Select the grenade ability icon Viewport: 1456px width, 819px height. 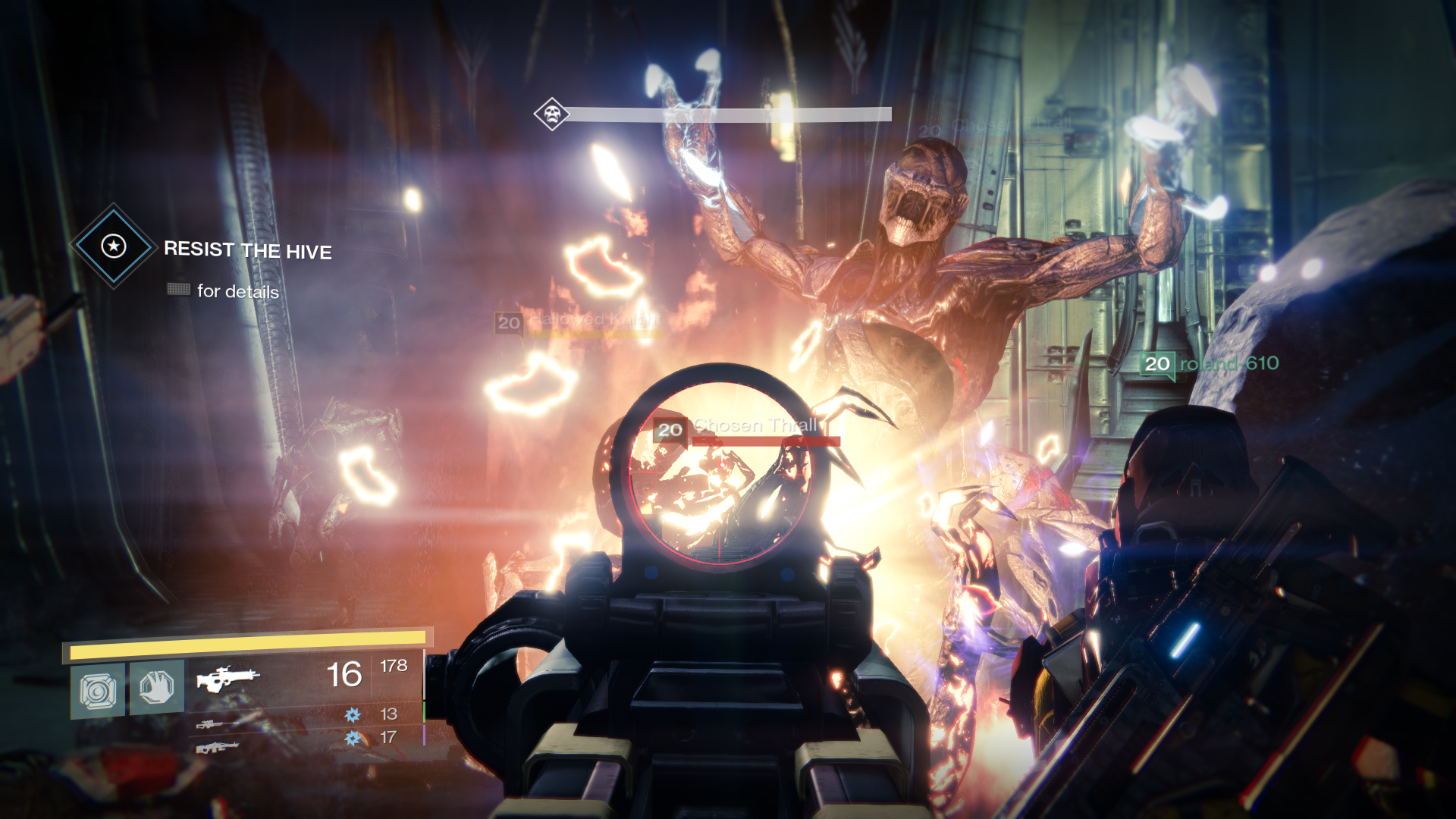click(x=98, y=691)
